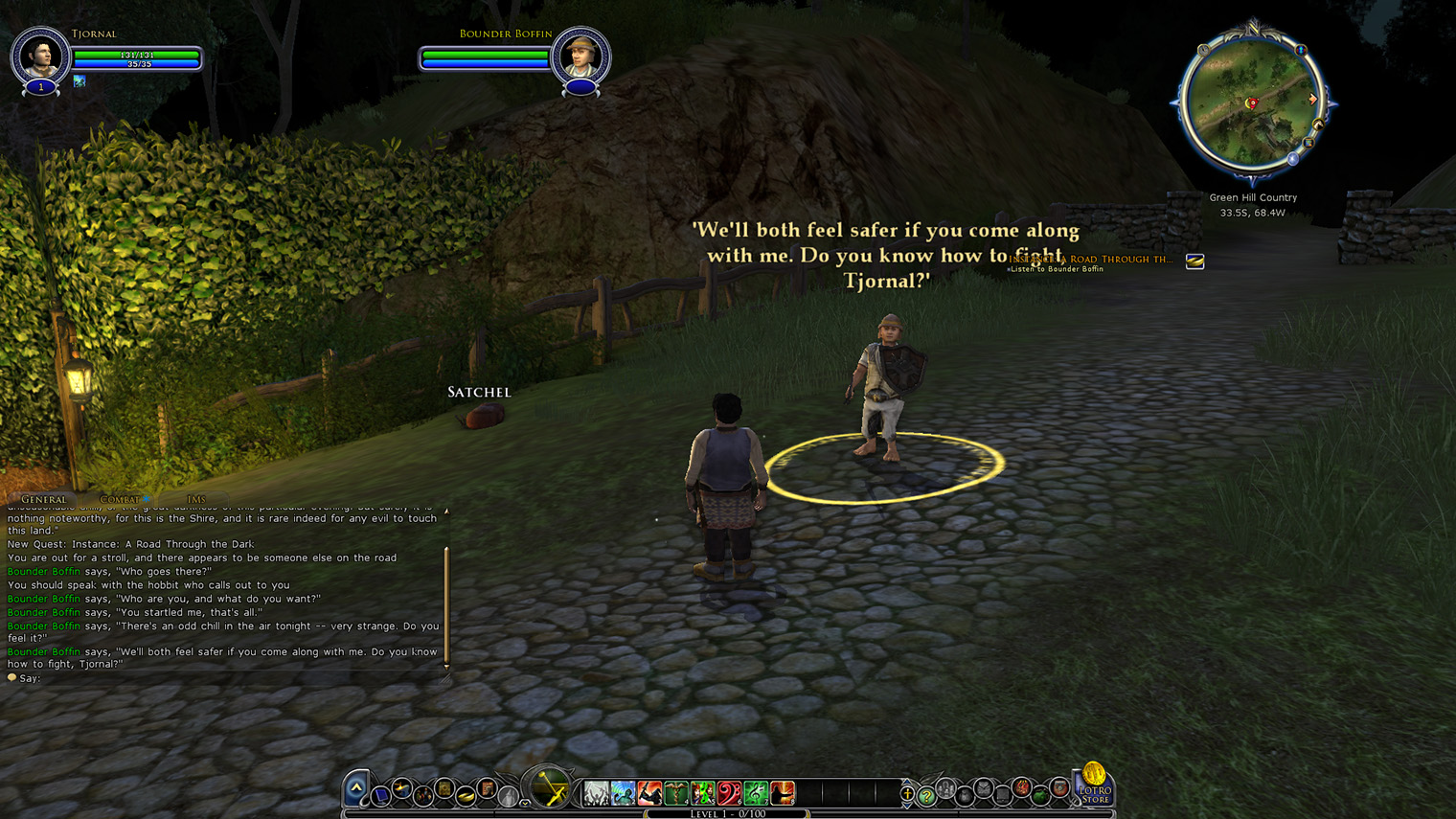Click the buff icon under Tjornal's vitals
Viewport: 1456px width, 819px height.
click(x=80, y=81)
